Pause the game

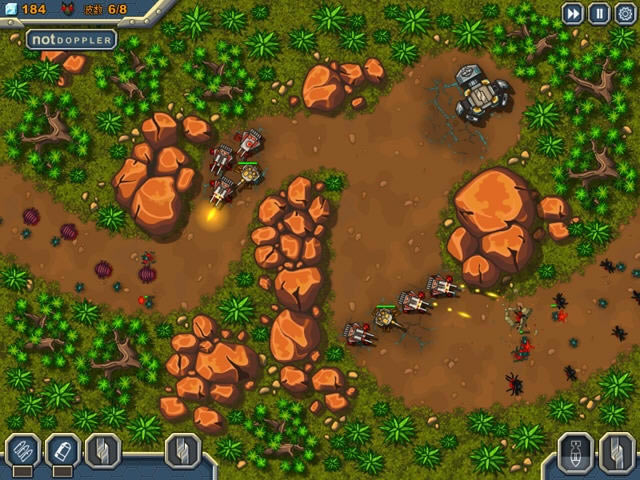click(x=599, y=13)
